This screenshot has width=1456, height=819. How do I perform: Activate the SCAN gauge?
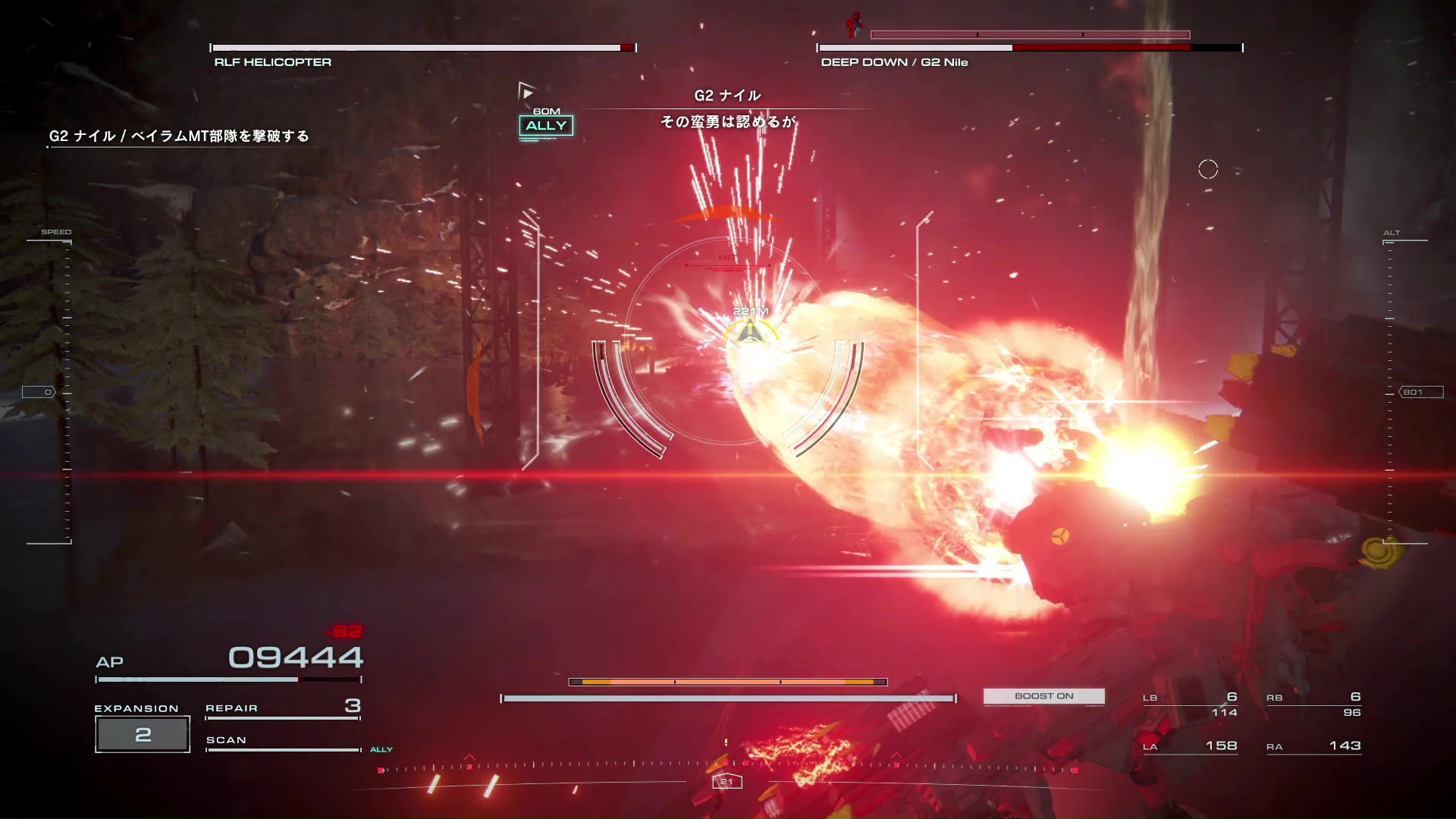[282, 743]
